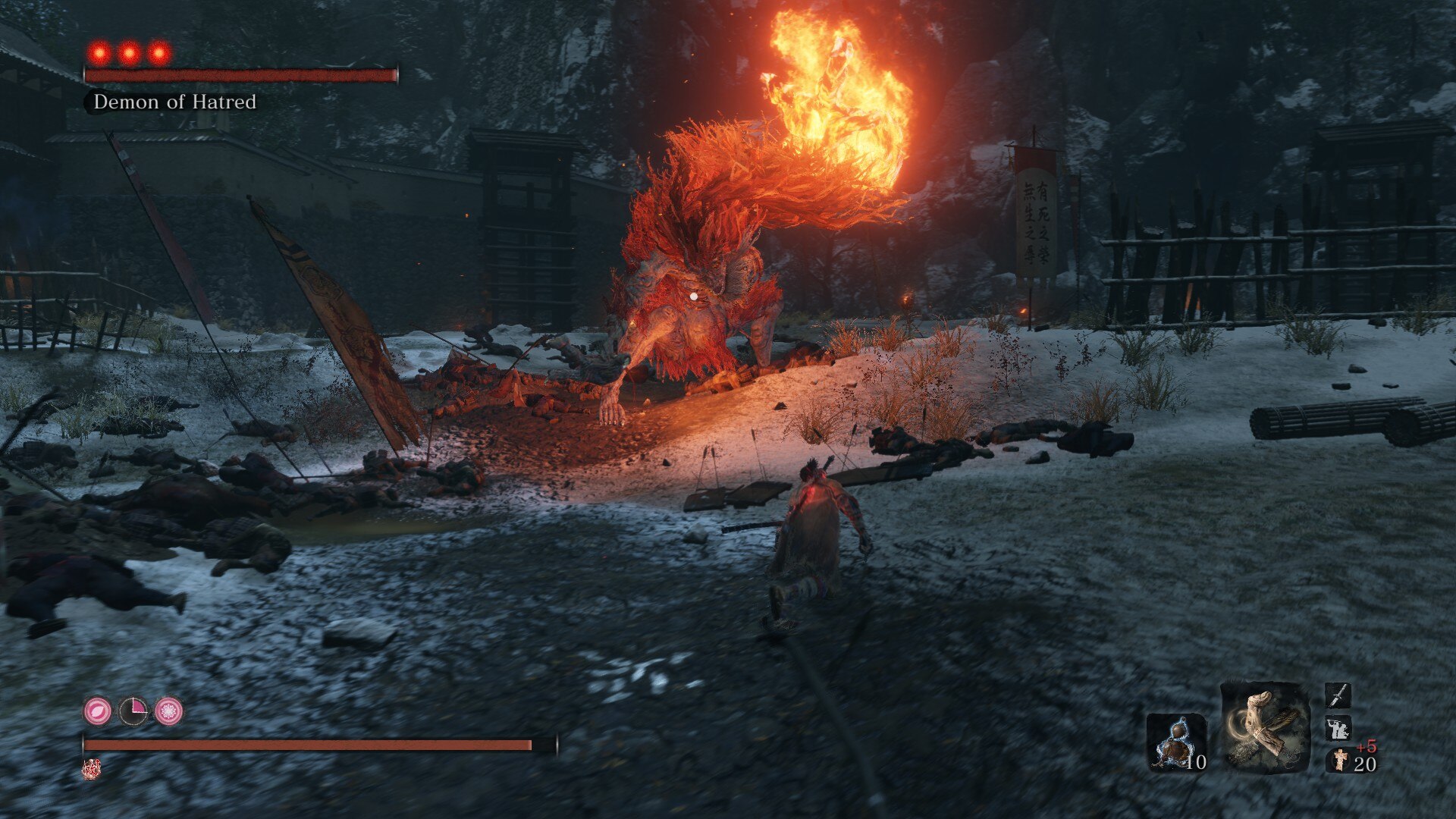Select the sakura petal resurrection node
1456x819 pixels.
point(98,711)
